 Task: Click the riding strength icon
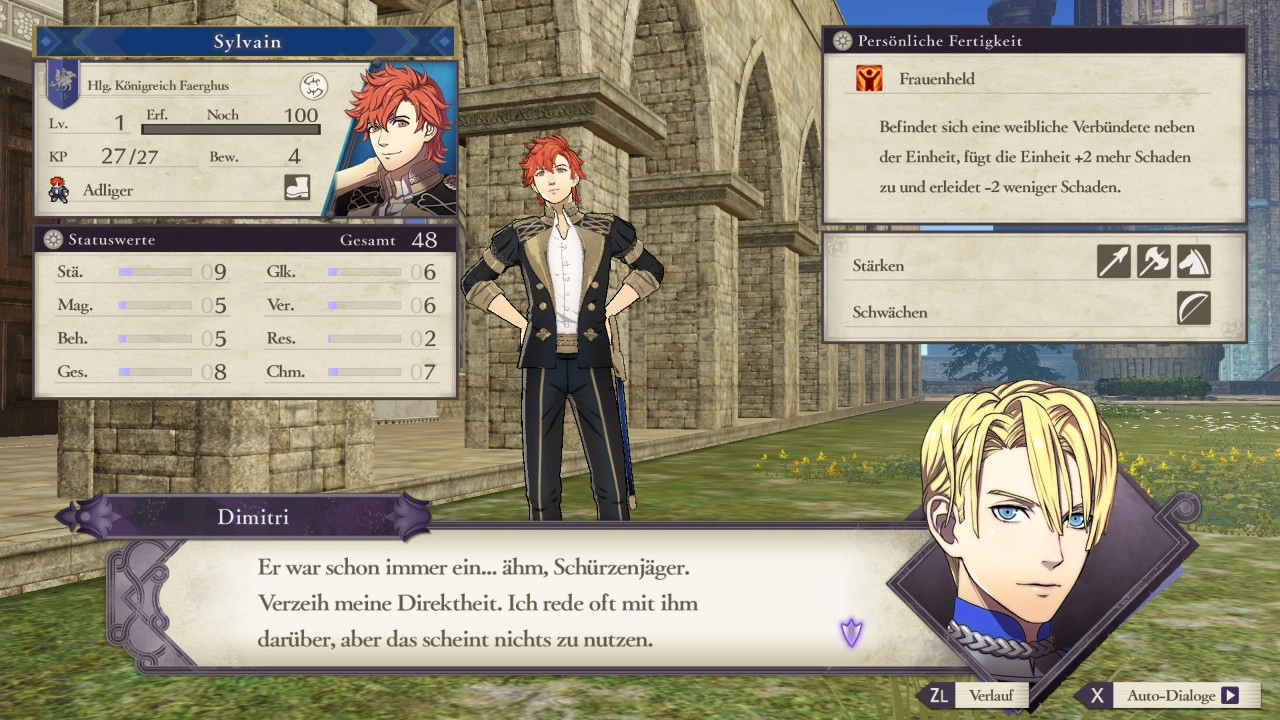click(1193, 262)
